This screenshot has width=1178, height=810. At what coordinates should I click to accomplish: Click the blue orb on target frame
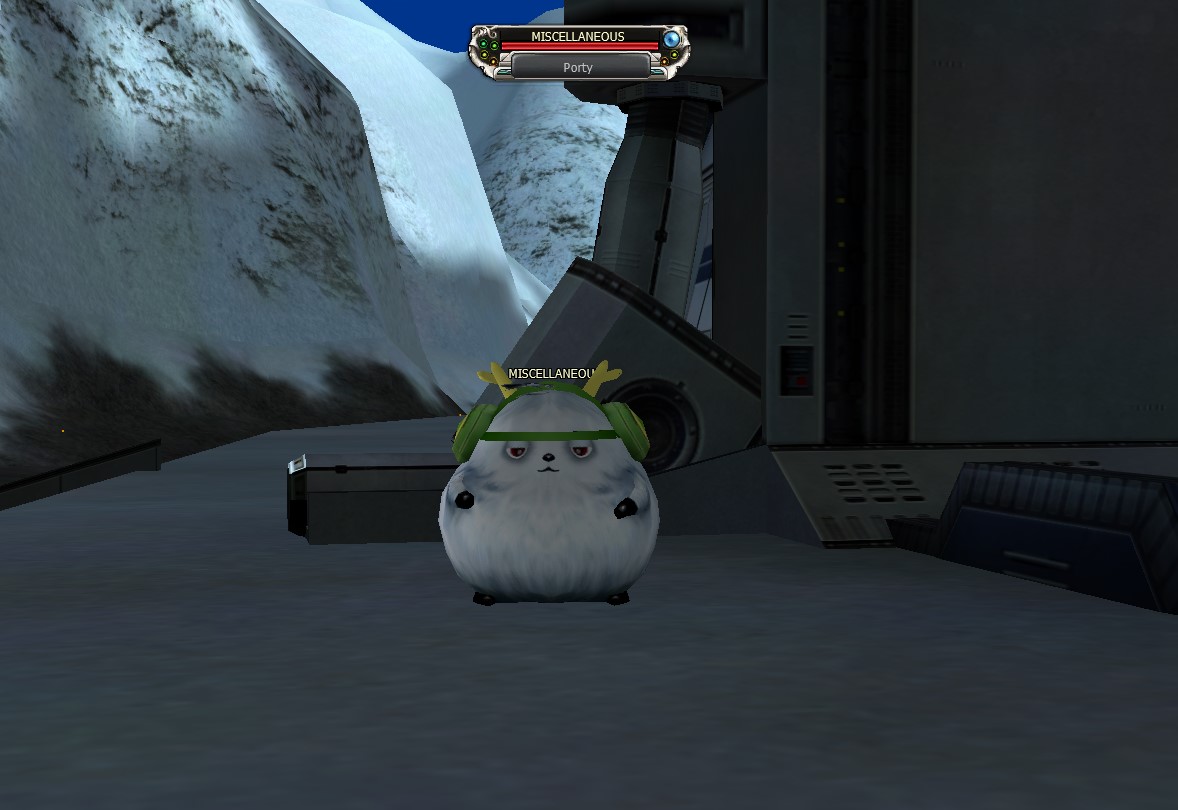pyautogui.click(x=672, y=40)
